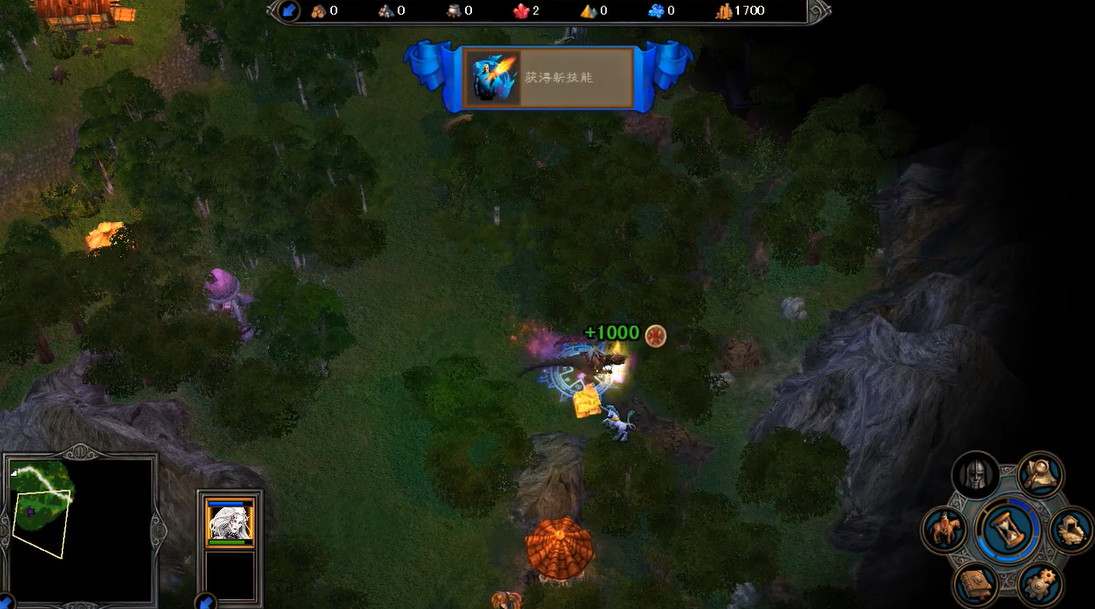Collapse the hero list with blue arrow
The height and width of the screenshot is (609, 1095).
(x=207, y=602)
